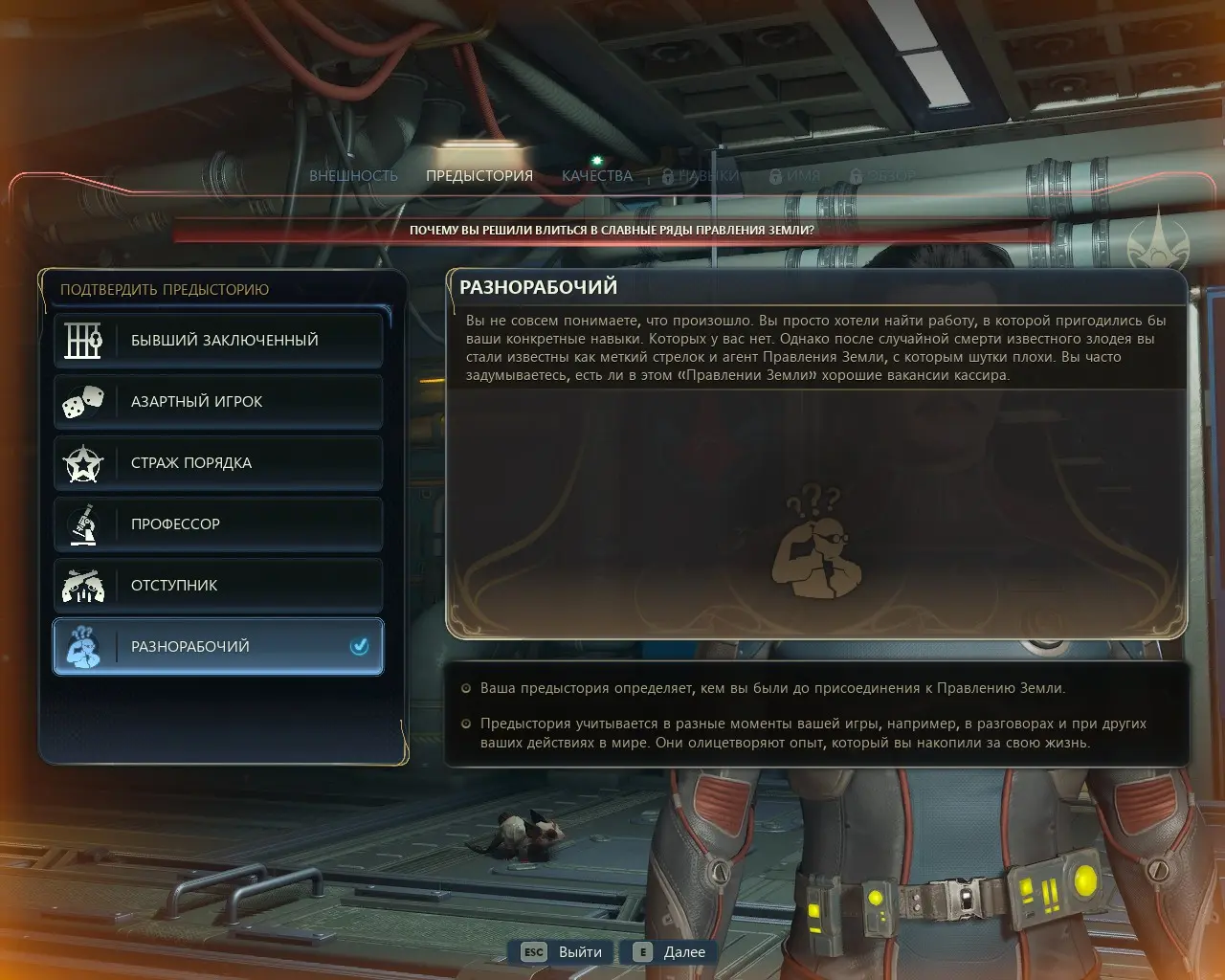Pick the Страж порядка background
The height and width of the screenshot is (980, 1225).
218,462
